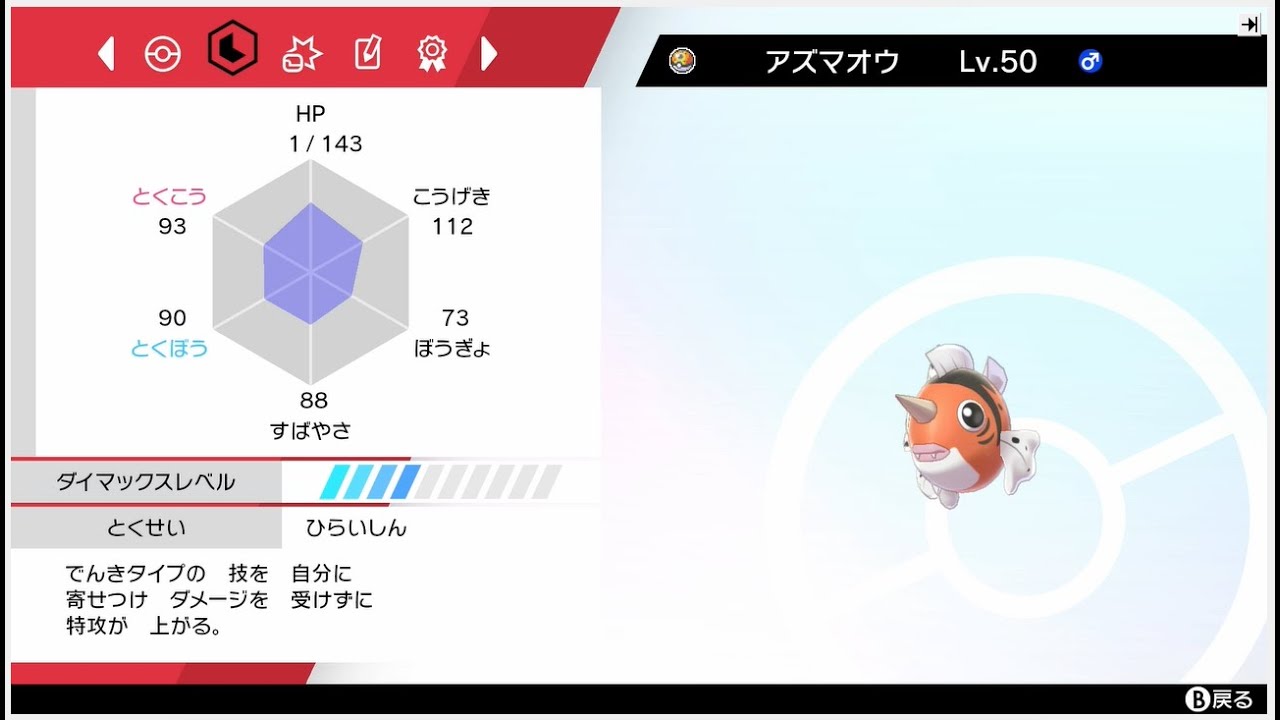
Task: Select the Pokéball info tab
Action: (163, 52)
